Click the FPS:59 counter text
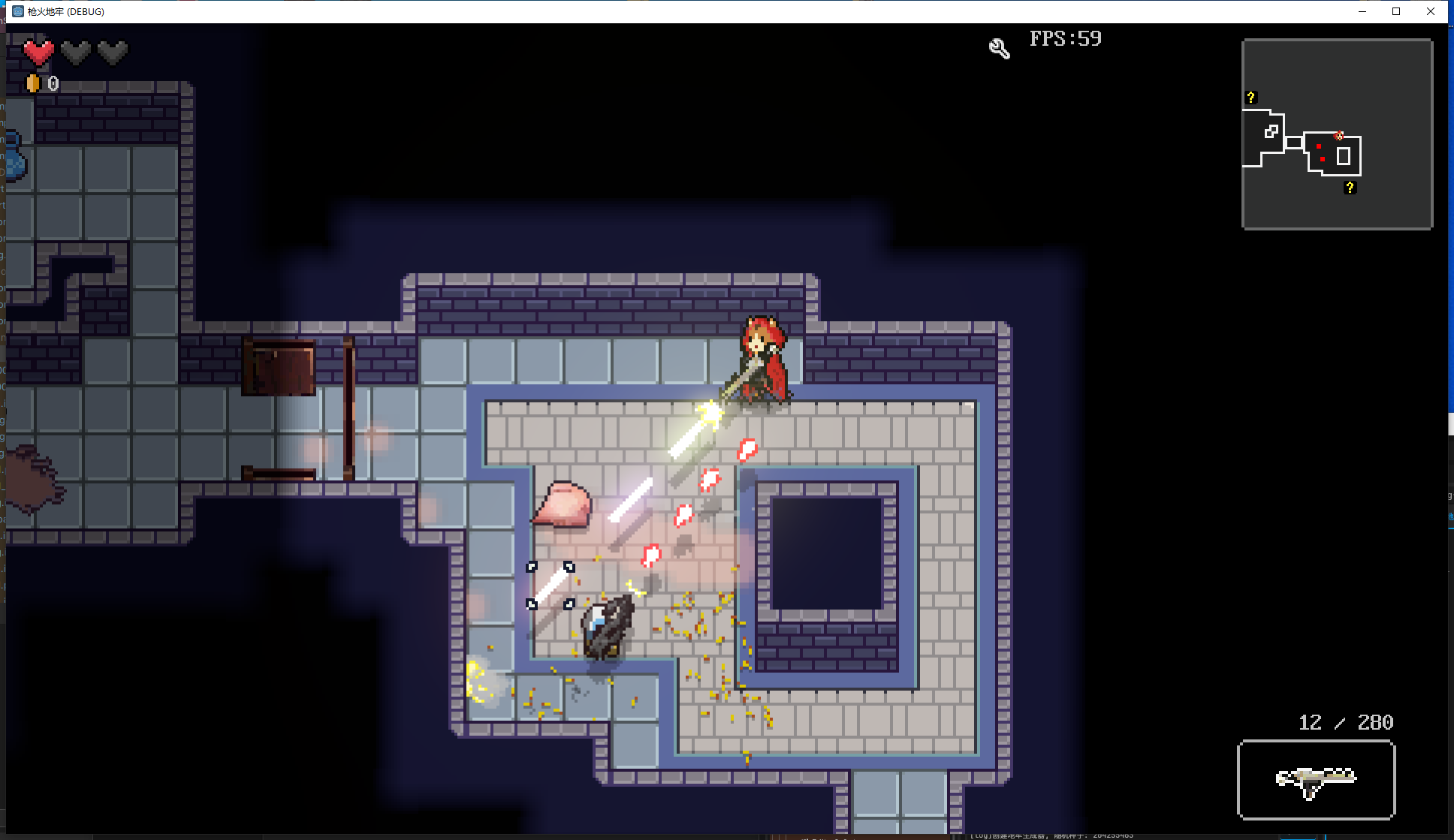 point(1066,38)
